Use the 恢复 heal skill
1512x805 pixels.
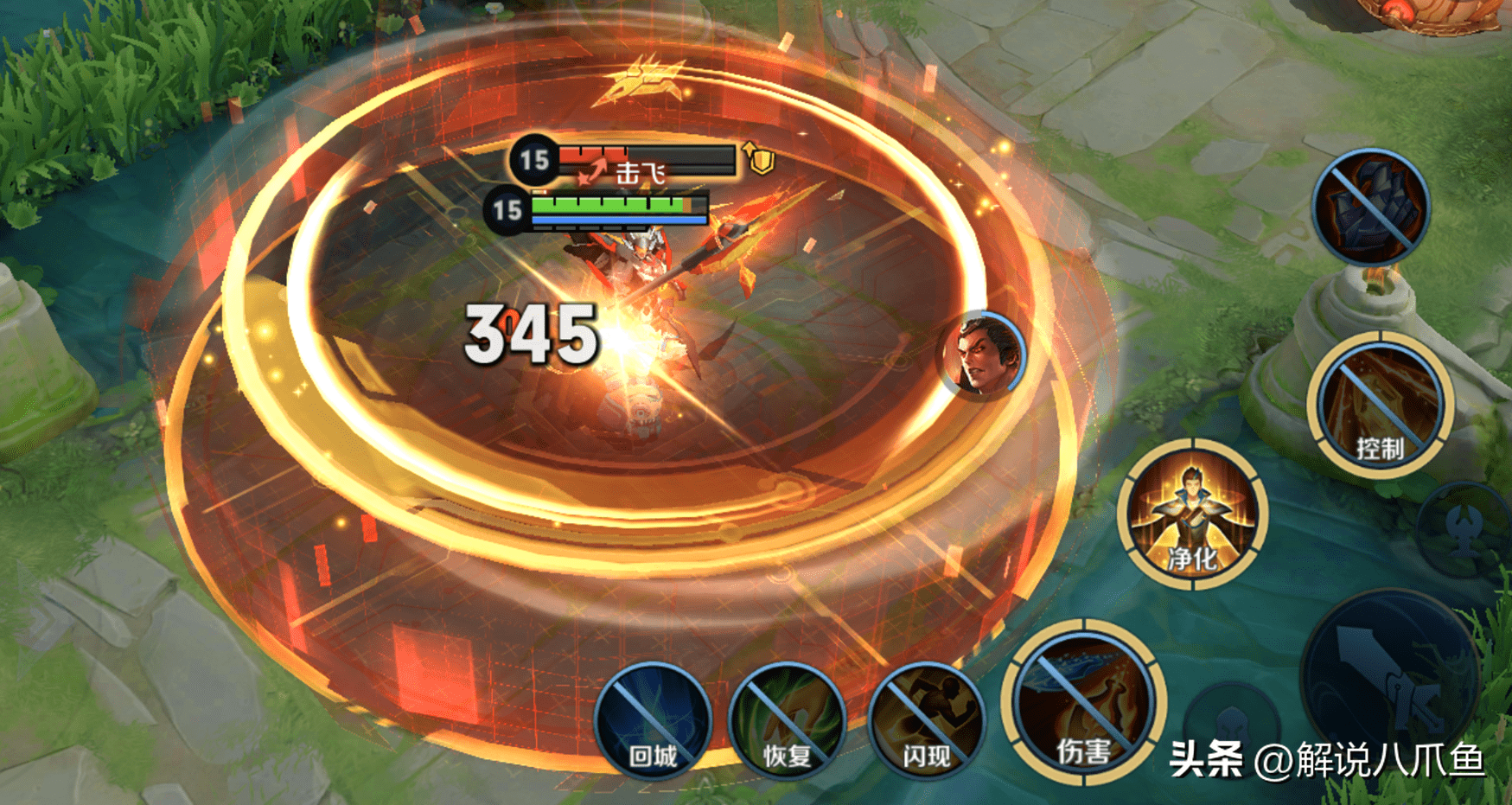787,723
